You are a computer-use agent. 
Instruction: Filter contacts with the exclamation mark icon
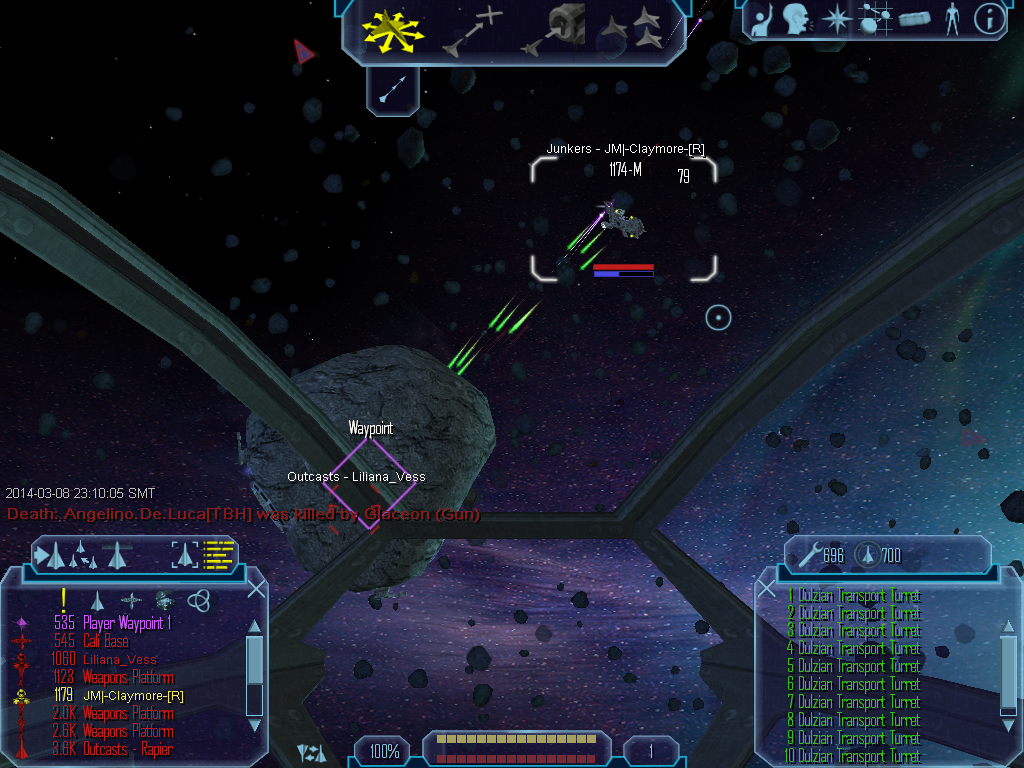click(x=63, y=600)
